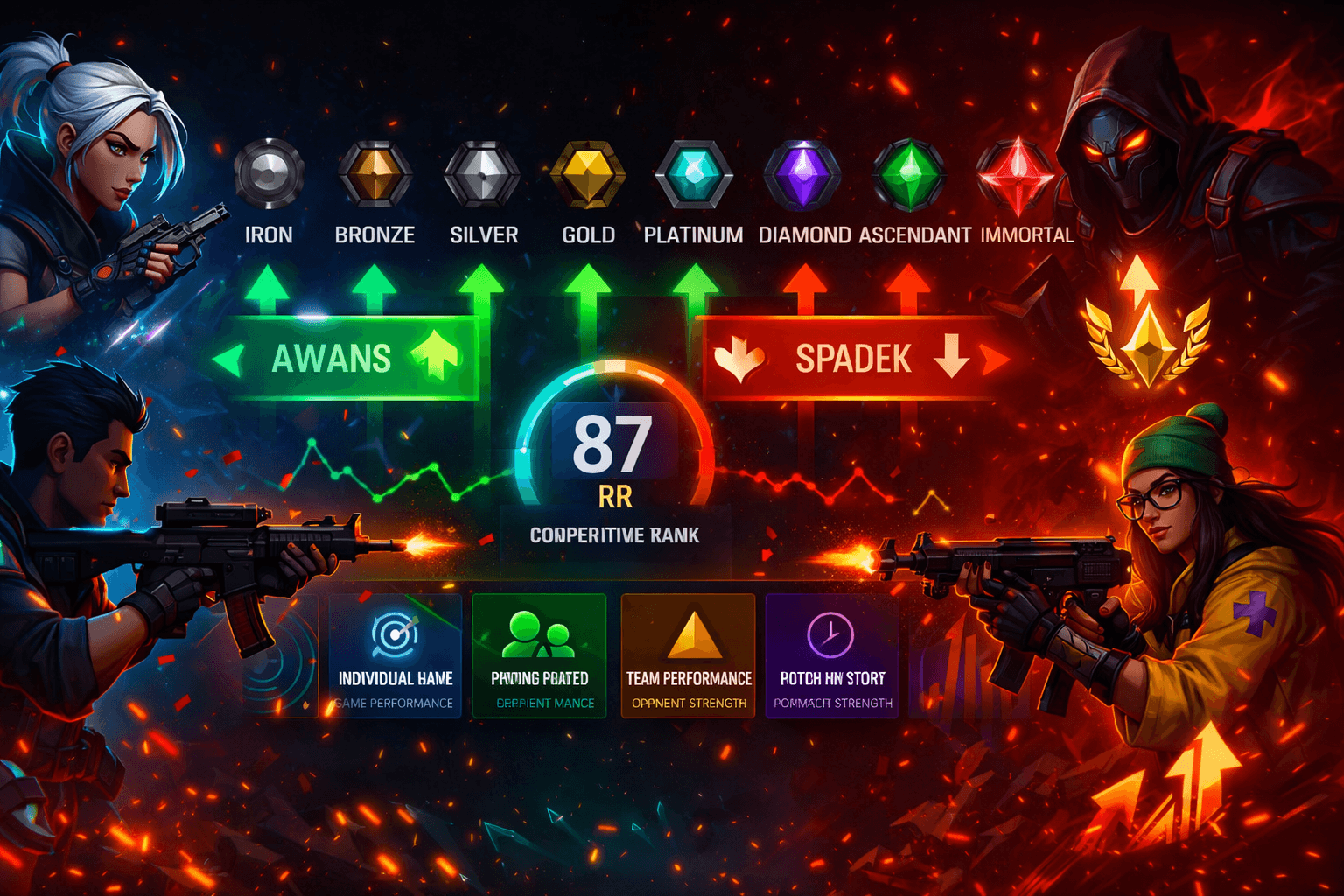Image resolution: width=1344 pixels, height=896 pixels.
Task: Click the red SPADEK banner
Action: pyautogui.click(x=849, y=359)
